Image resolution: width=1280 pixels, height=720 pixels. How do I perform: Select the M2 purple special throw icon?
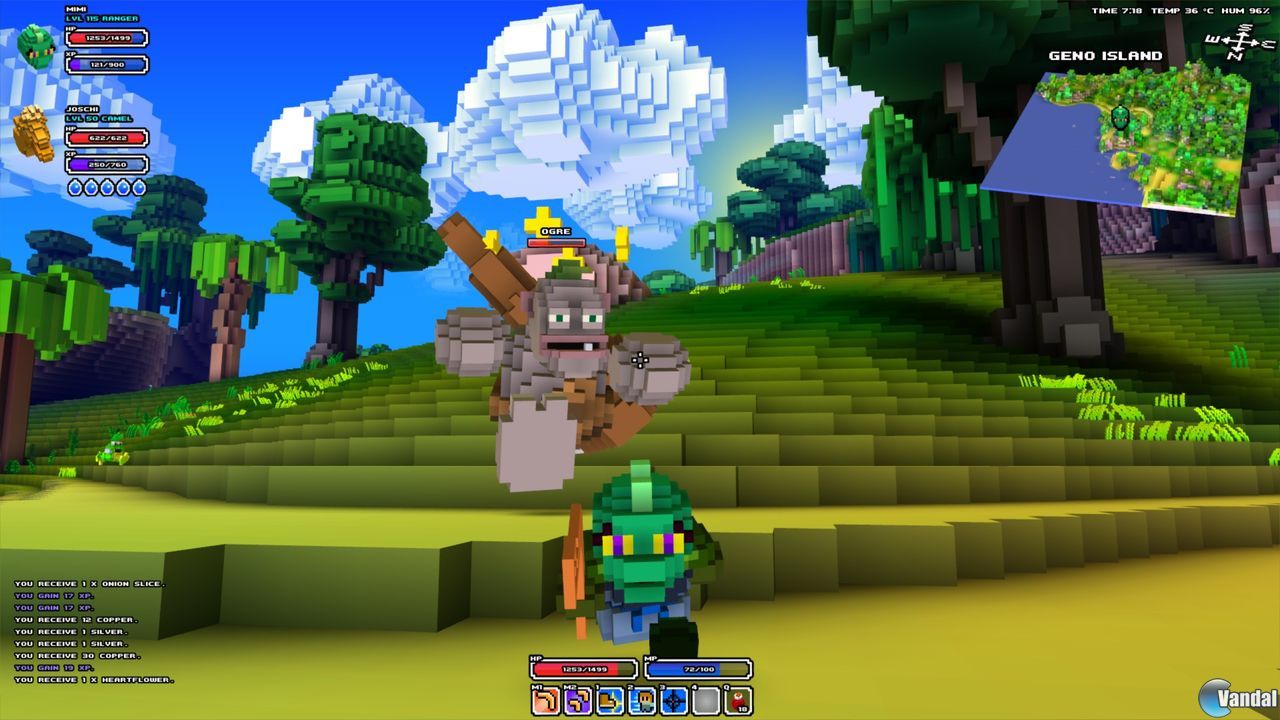coord(575,699)
